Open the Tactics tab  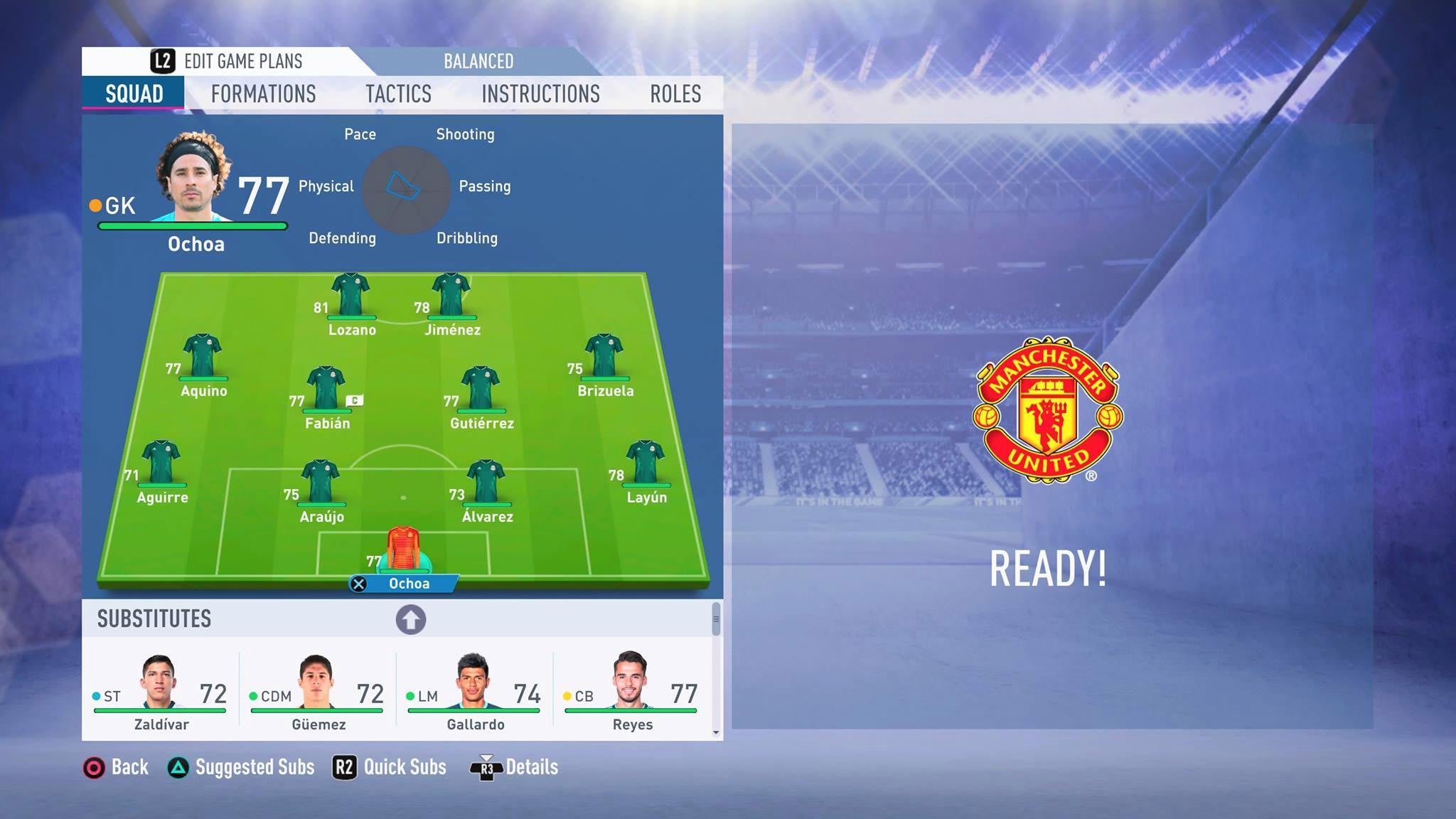pyautogui.click(x=398, y=94)
